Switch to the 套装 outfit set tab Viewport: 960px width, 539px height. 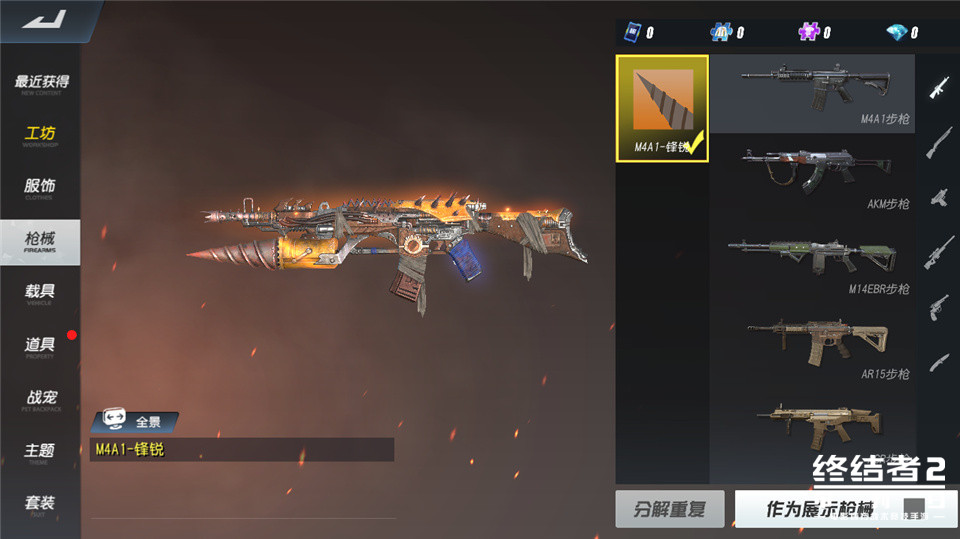[41, 504]
